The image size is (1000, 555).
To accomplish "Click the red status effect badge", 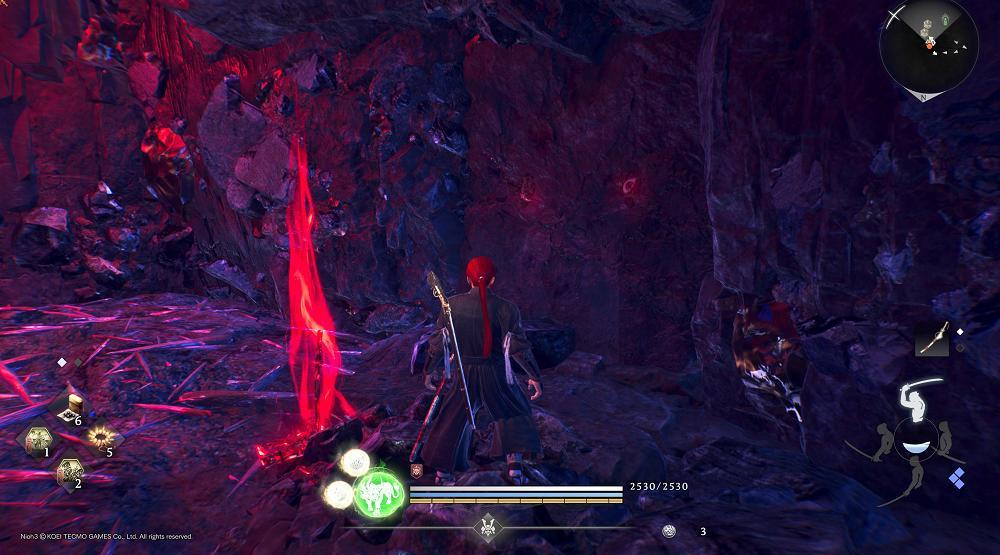I will point(416,471).
